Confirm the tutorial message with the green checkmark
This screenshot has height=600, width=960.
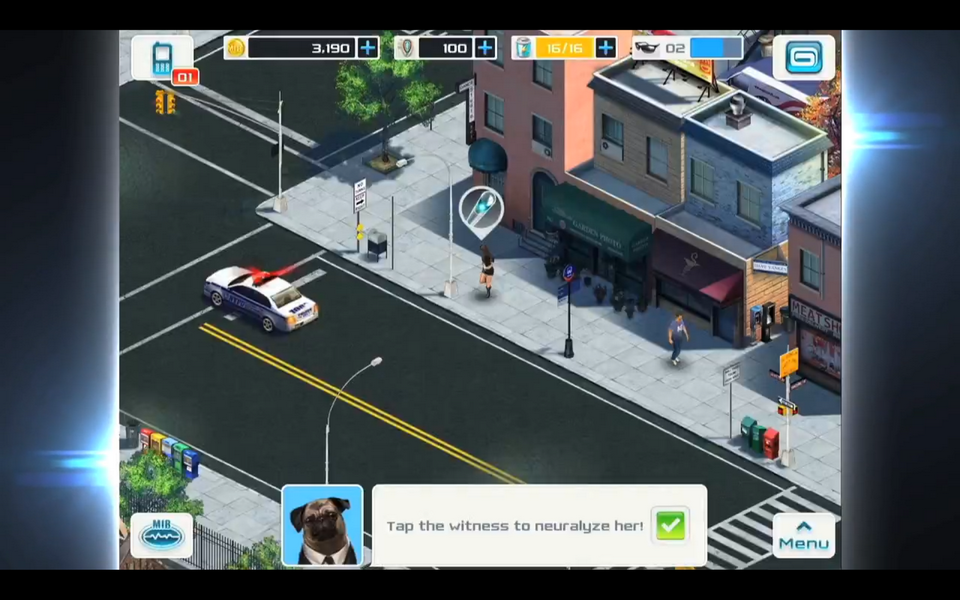670,525
